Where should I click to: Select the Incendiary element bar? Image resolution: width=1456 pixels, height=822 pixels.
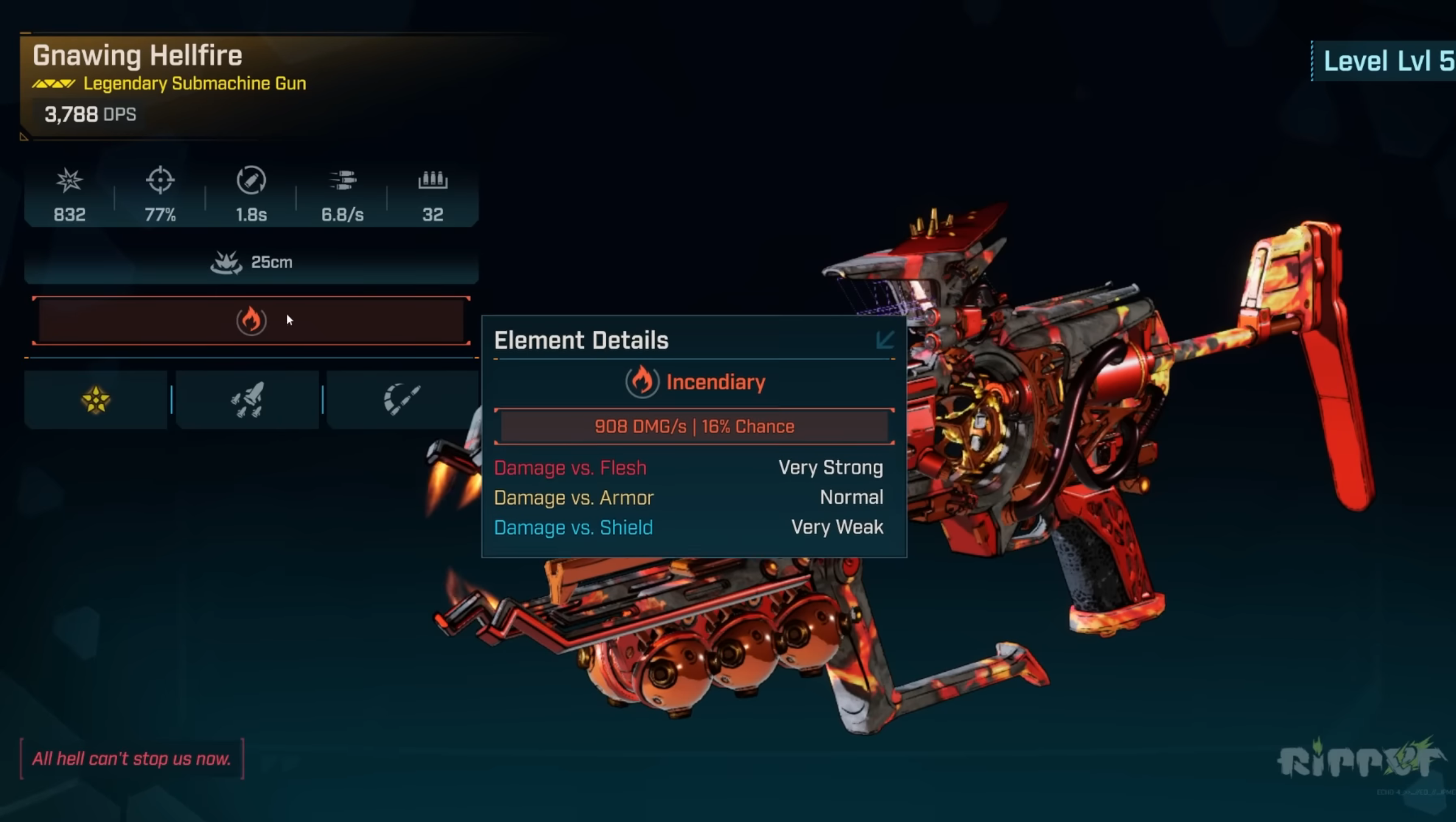tap(251, 321)
